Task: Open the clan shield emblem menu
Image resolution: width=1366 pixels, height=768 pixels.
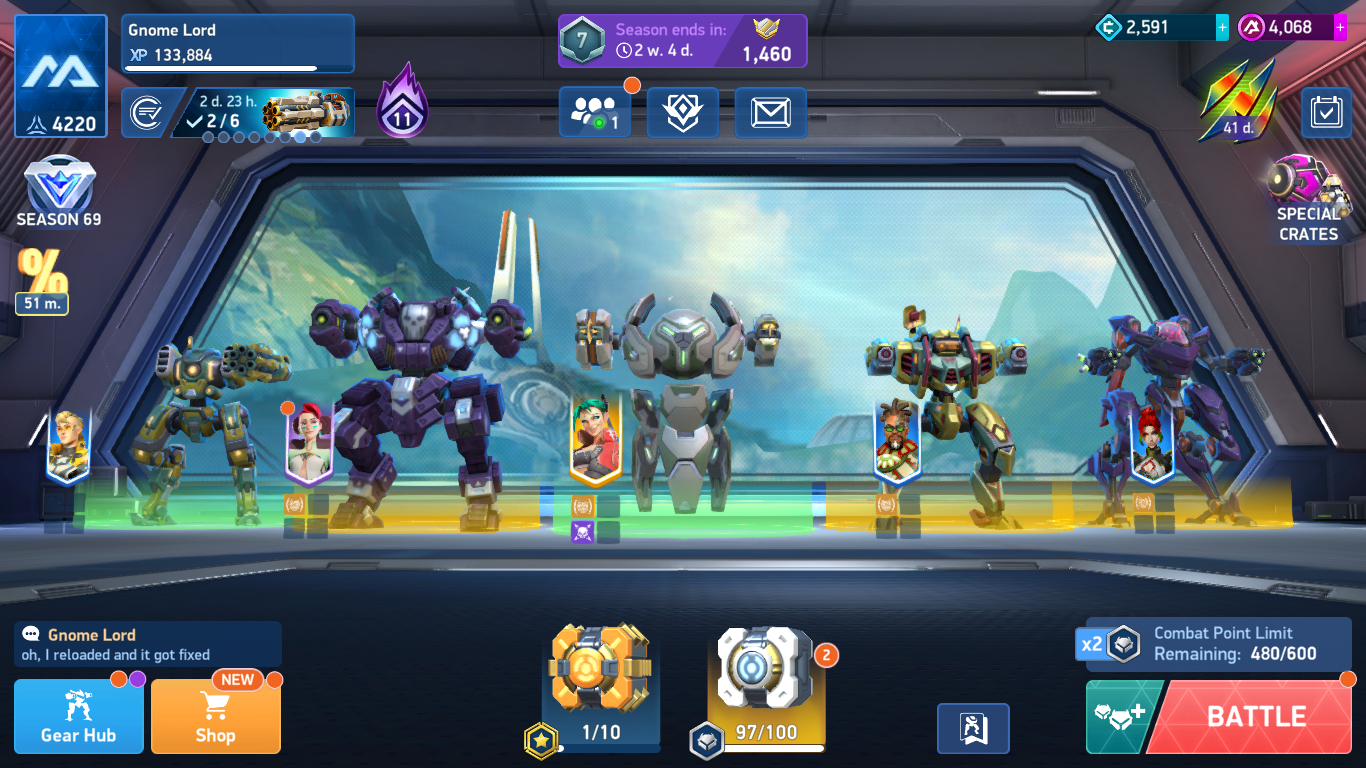Action: pos(682,113)
